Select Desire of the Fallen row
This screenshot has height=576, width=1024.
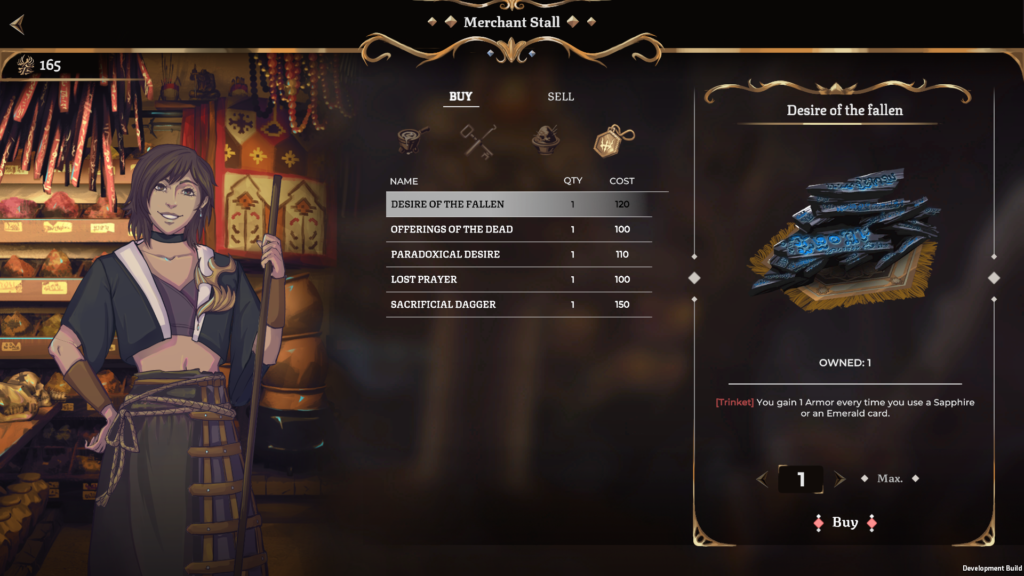pyautogui.click(x=518, y=204)
